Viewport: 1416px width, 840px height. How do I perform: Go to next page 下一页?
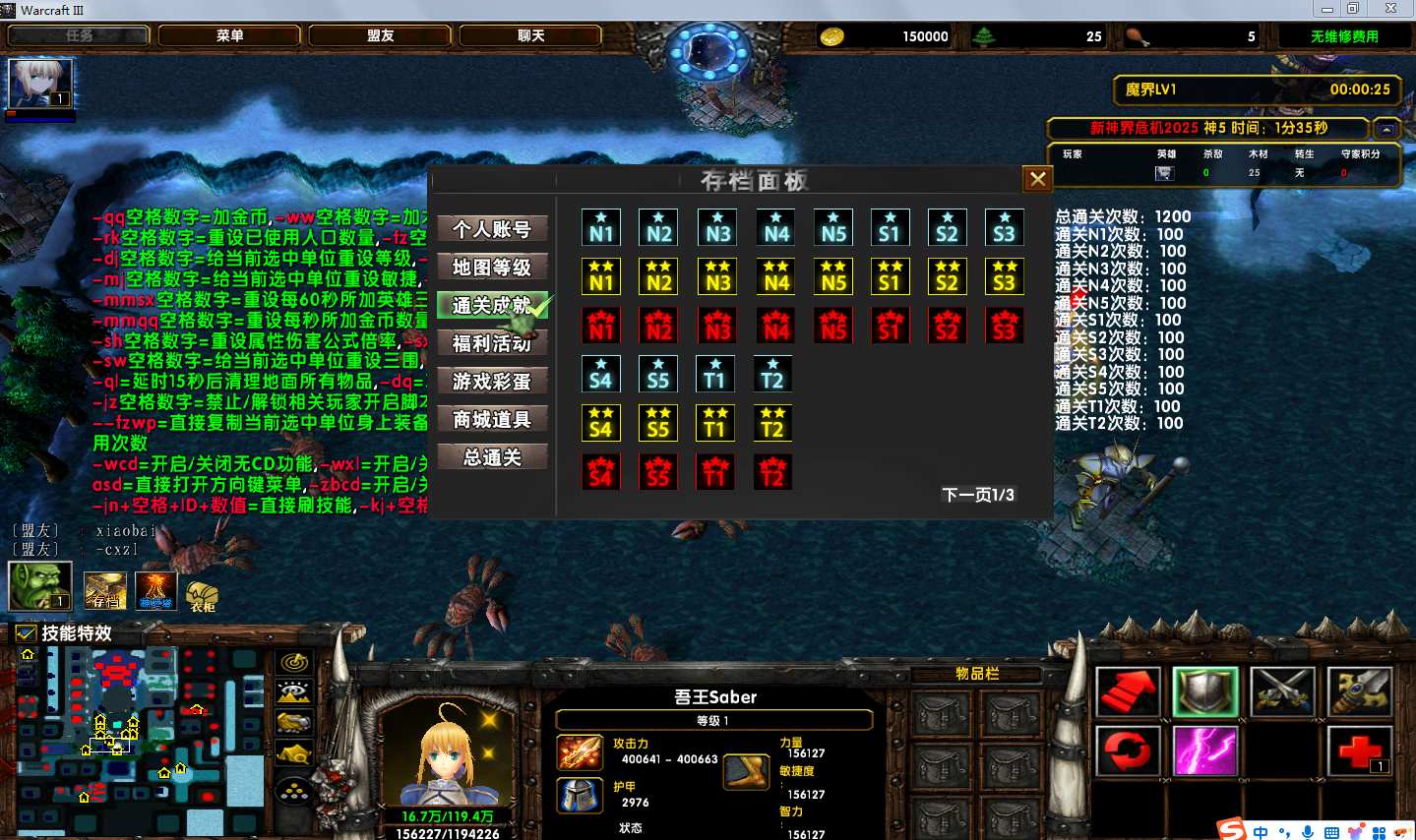pyautogui.click(x=977, y=495)
